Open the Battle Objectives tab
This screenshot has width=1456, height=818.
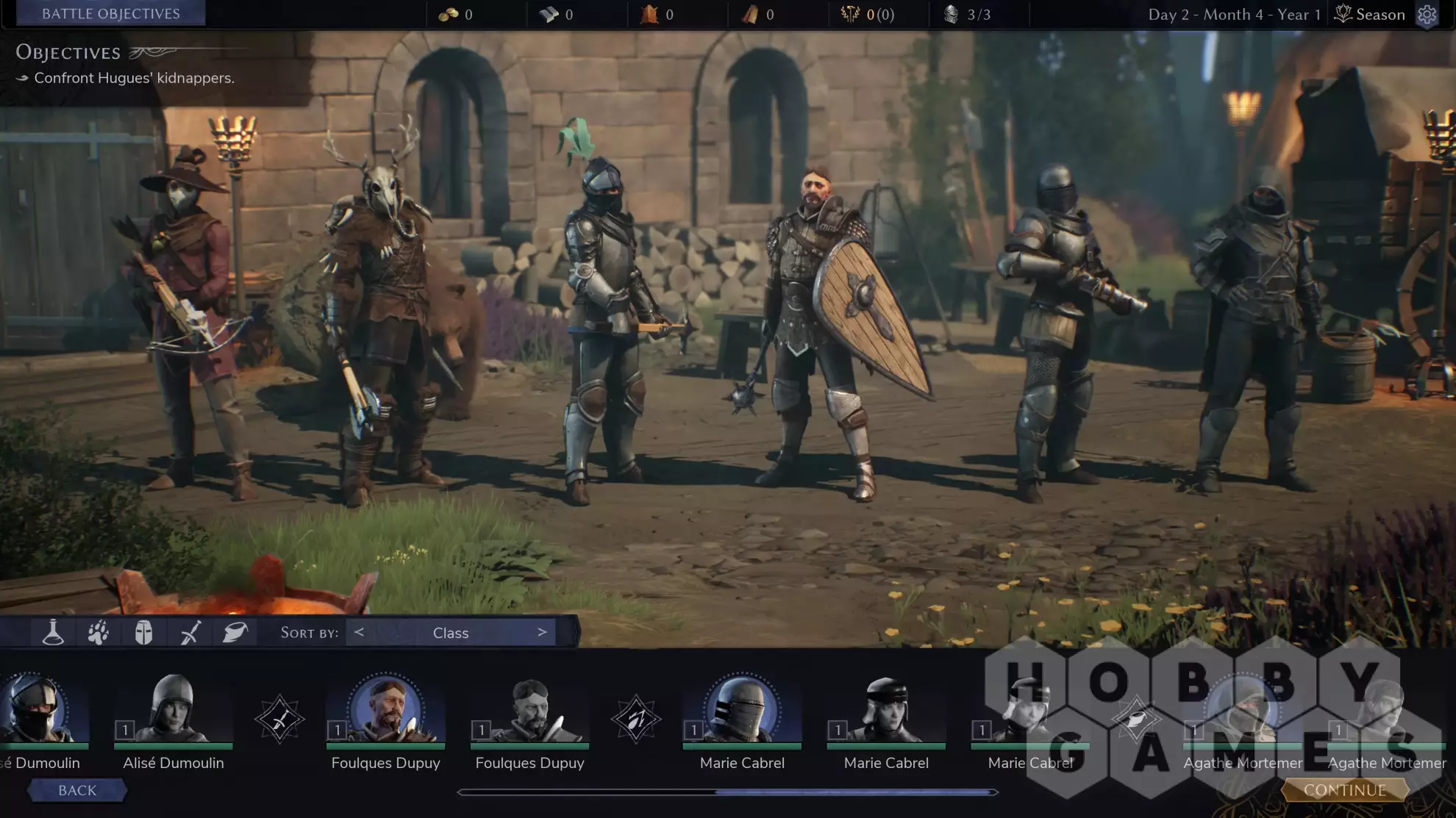pyautogui.click(x=110, y=14)
